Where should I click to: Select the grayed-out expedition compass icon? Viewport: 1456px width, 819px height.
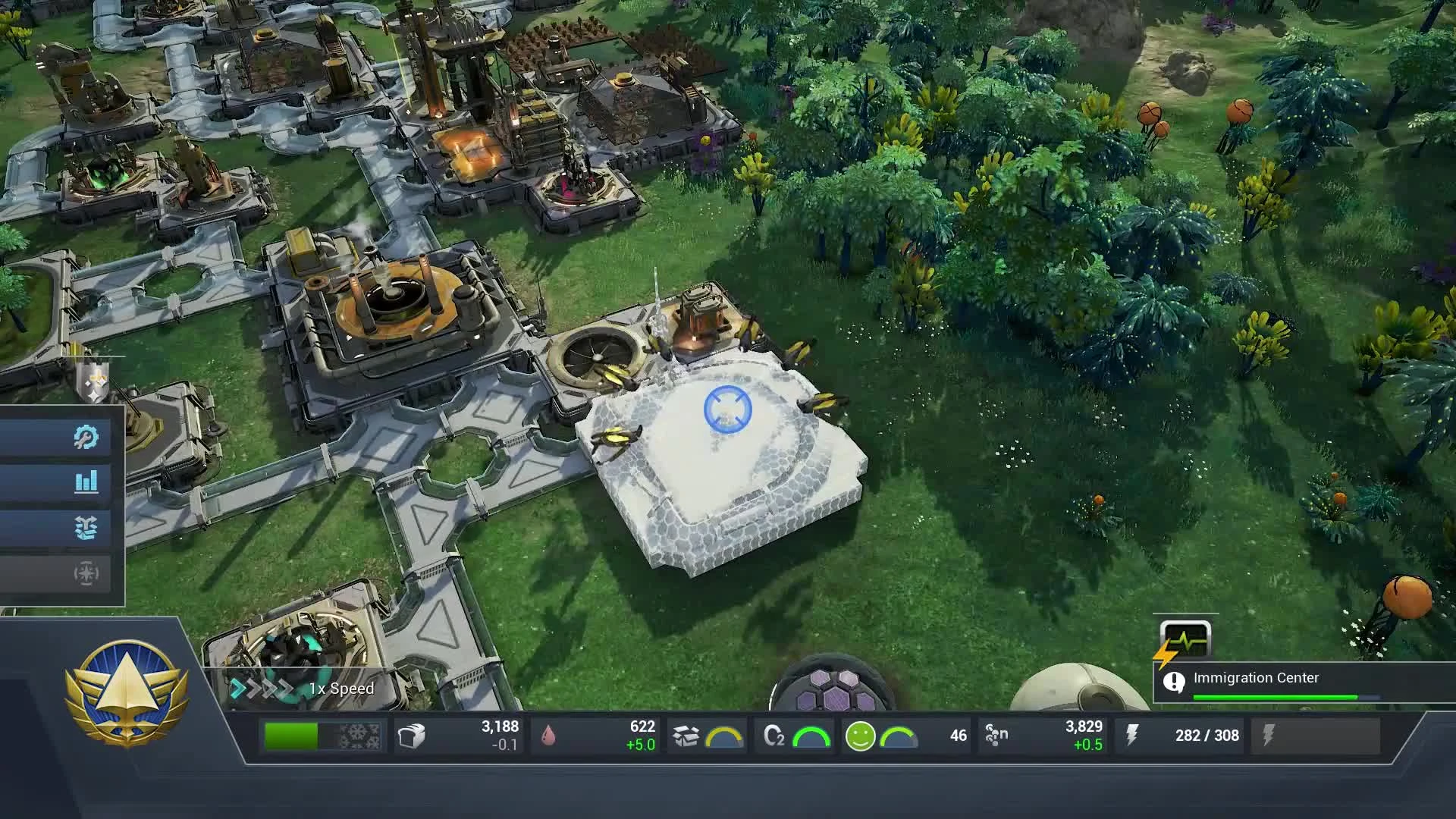(x=85, y=574)
